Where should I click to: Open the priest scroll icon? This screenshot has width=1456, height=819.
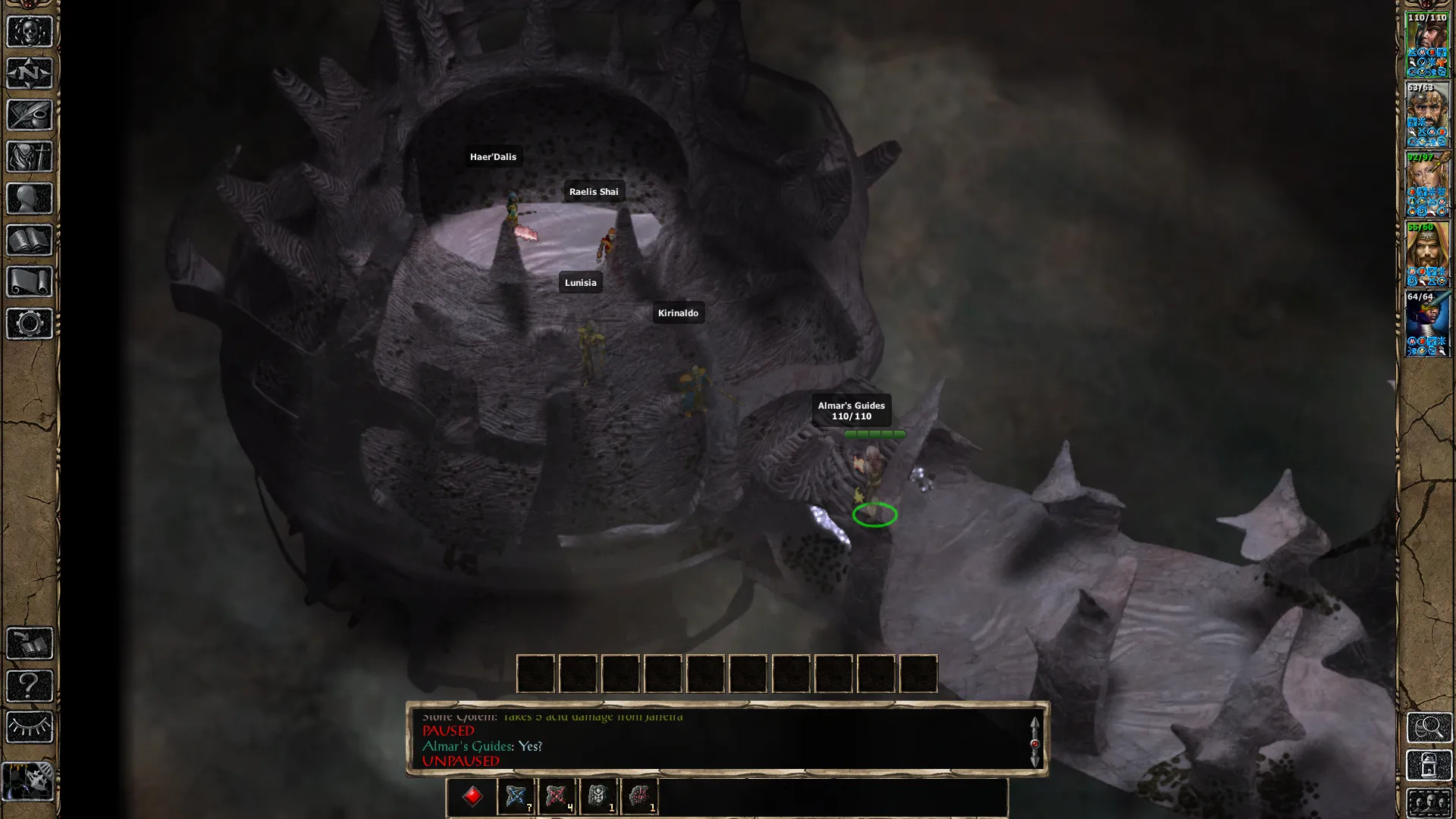coord(30,282)
